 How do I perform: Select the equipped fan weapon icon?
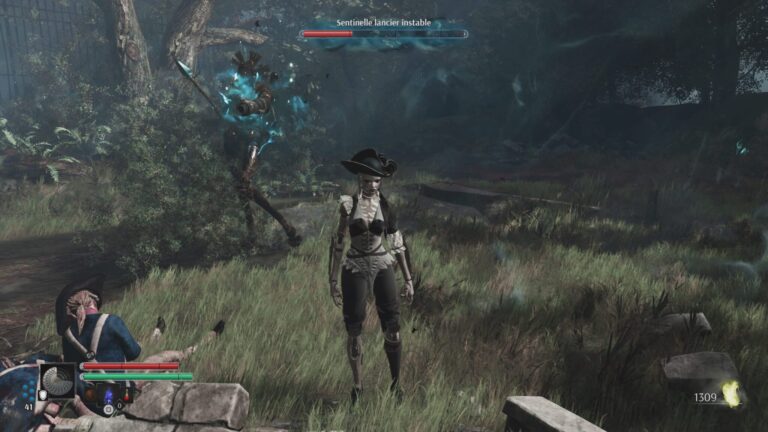click(57, 380)
